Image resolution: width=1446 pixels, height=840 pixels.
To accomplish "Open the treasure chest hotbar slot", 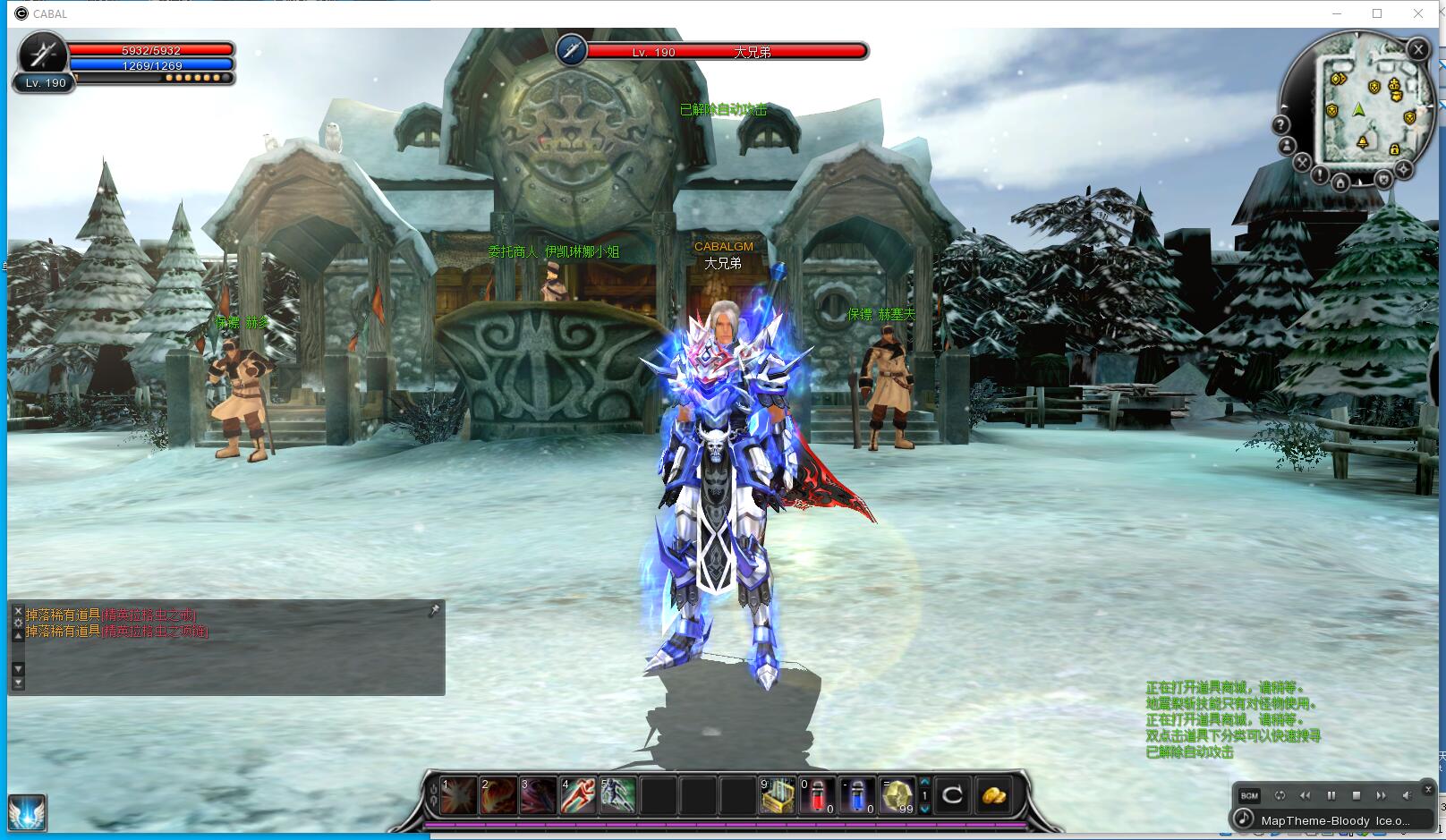I will click(777, 796).
